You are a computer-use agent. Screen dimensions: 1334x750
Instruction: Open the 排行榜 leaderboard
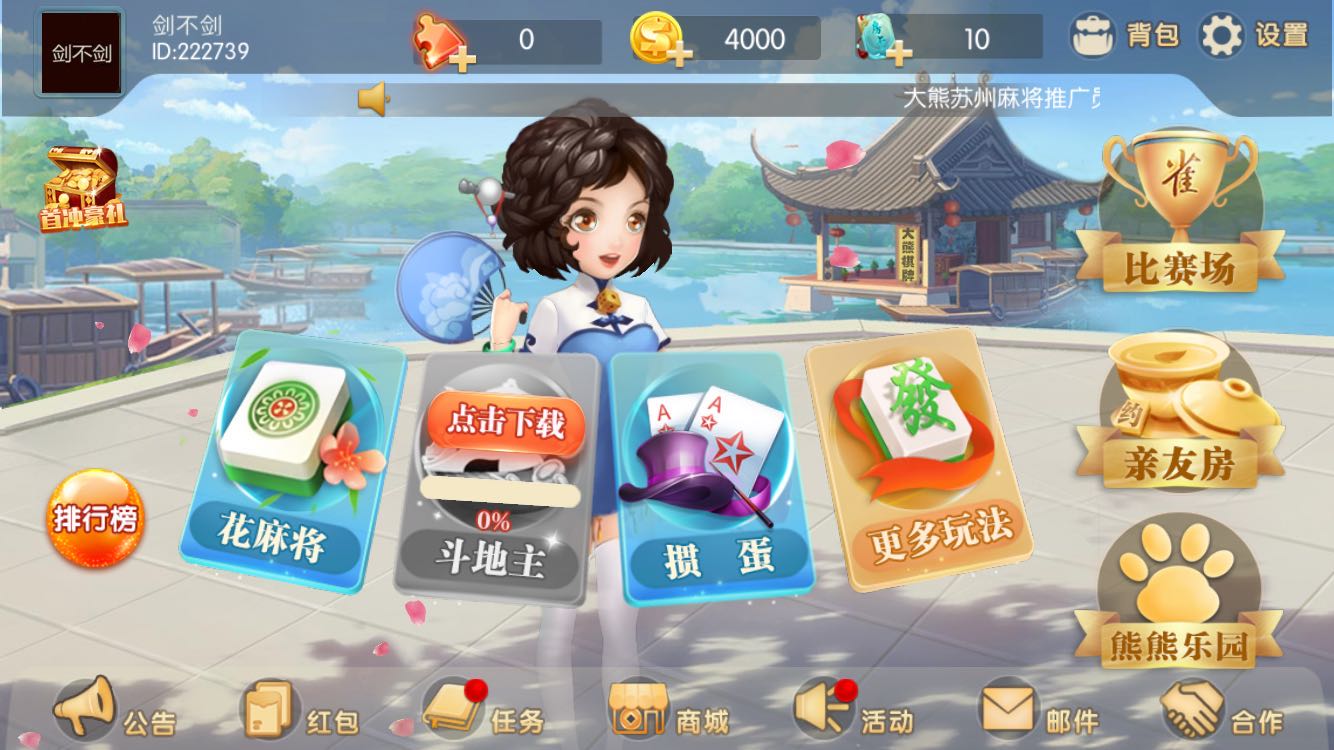(97, 516)
